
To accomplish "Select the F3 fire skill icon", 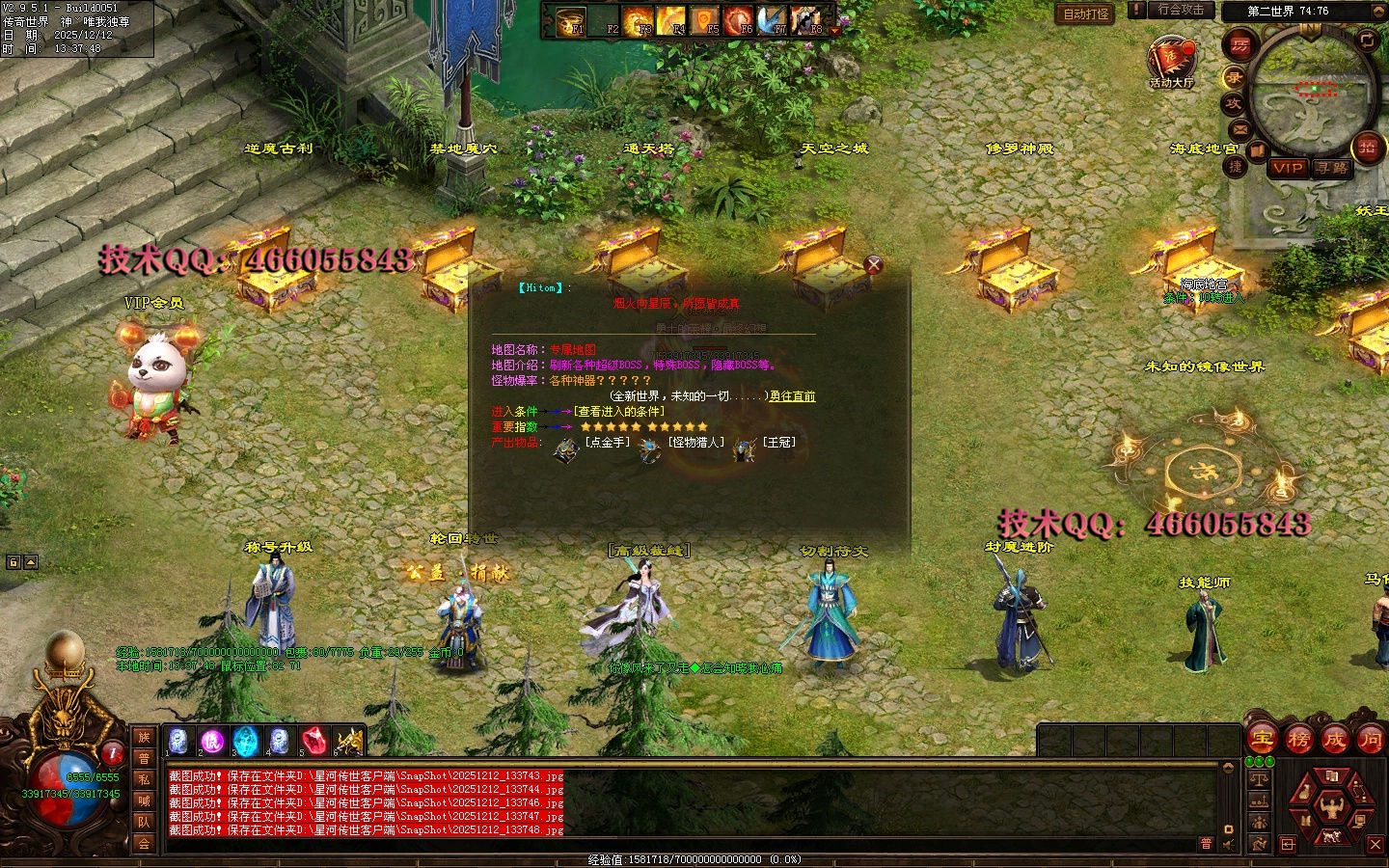I will (x=637, y=21).
